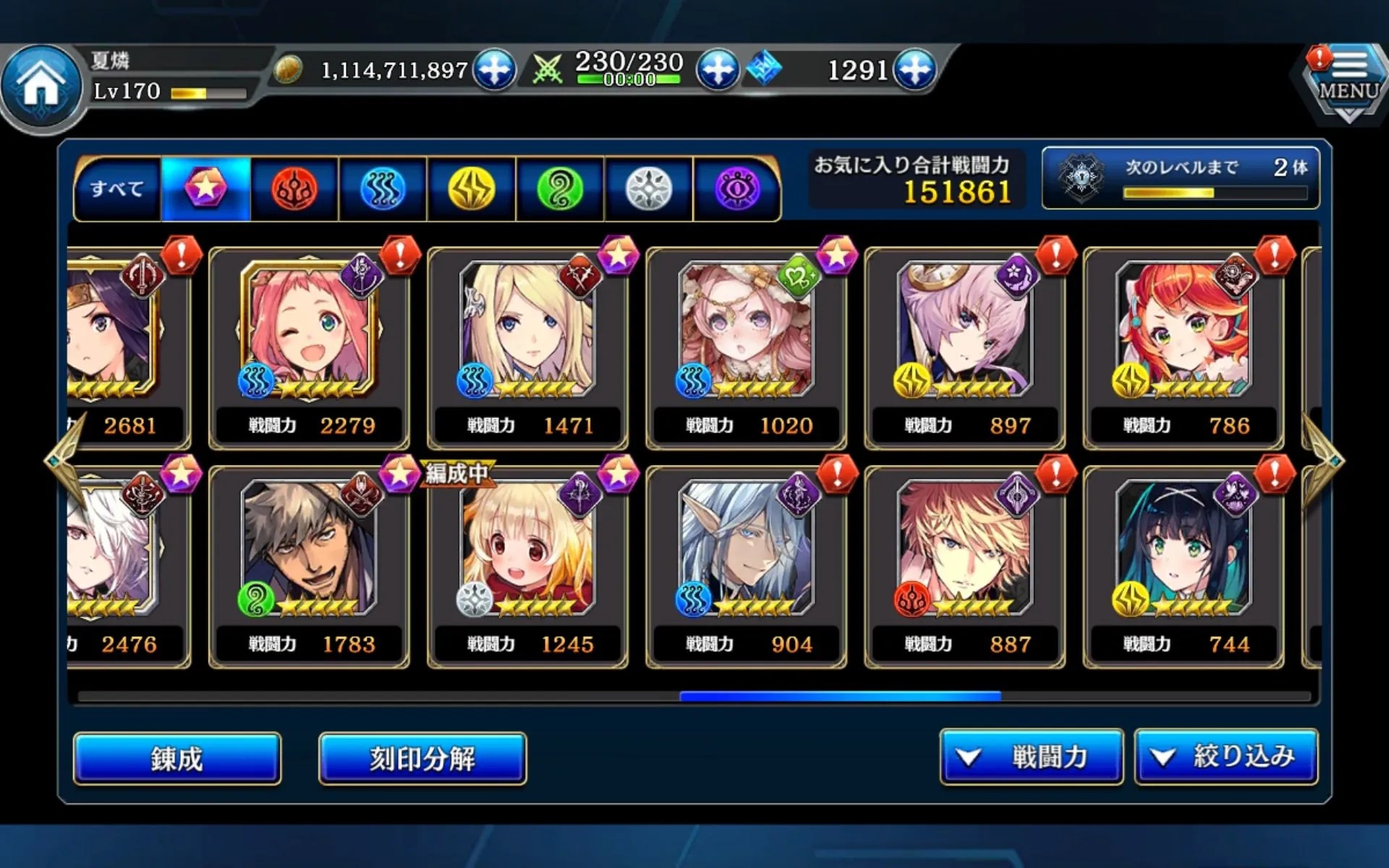Add more gold coins with plus button

point(495,69)
